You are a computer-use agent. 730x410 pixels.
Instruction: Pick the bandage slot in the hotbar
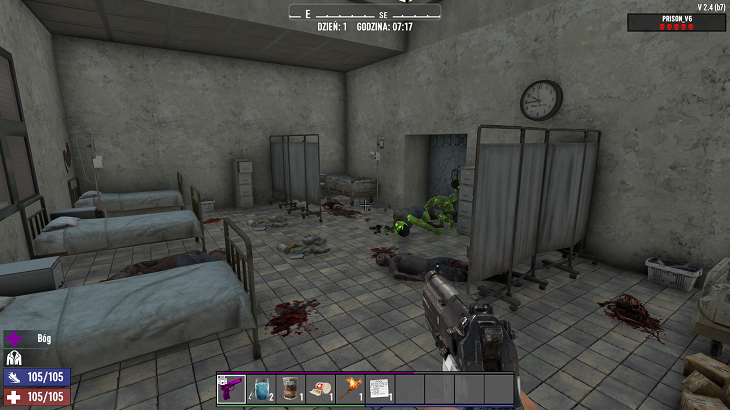[x=320, y=388]
